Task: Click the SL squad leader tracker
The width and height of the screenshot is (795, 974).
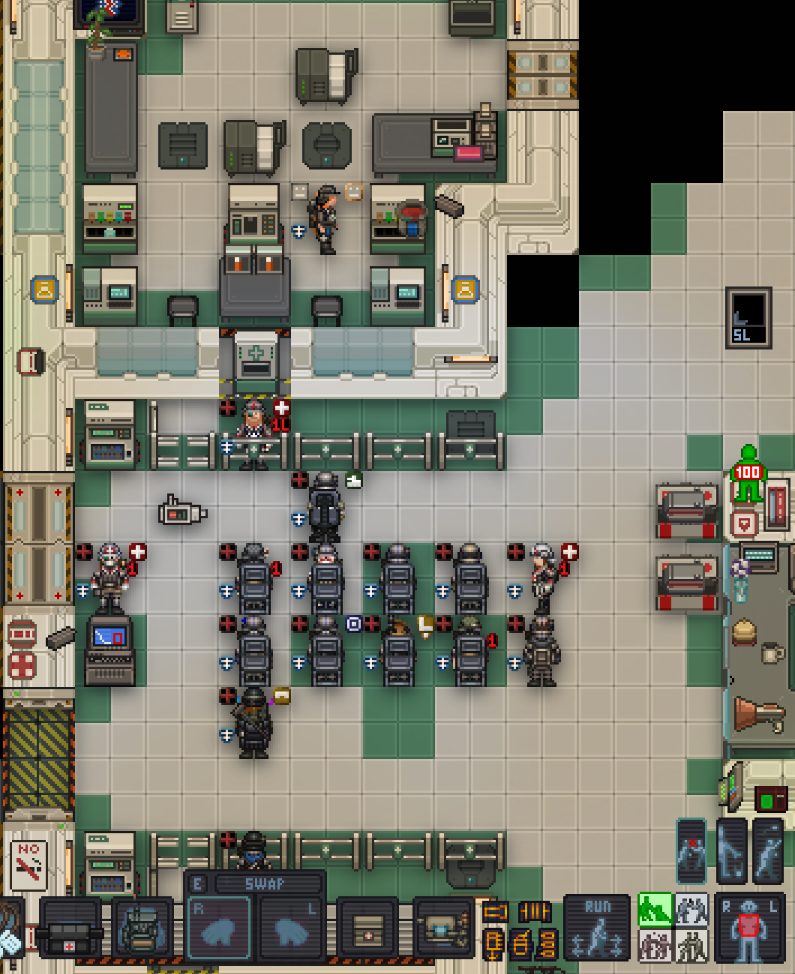Action: click(x=748, y=319)
